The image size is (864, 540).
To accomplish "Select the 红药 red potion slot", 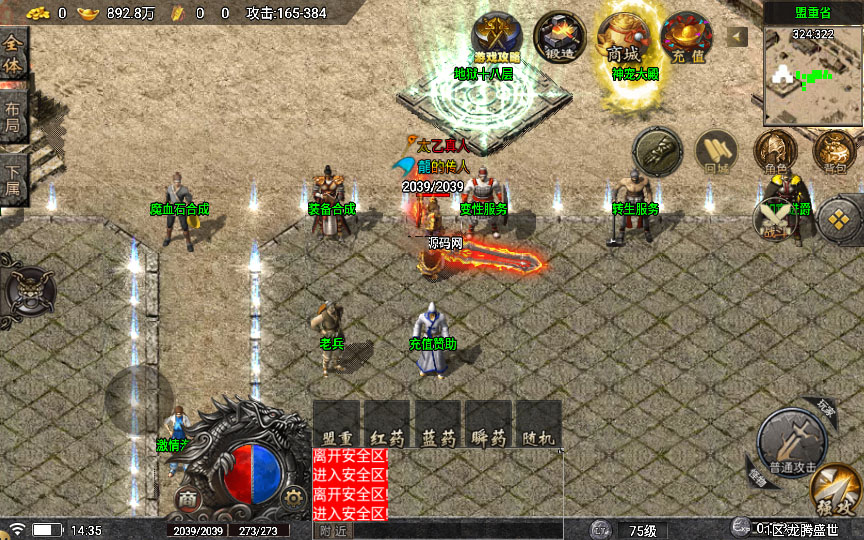I will tap(386, 424).
